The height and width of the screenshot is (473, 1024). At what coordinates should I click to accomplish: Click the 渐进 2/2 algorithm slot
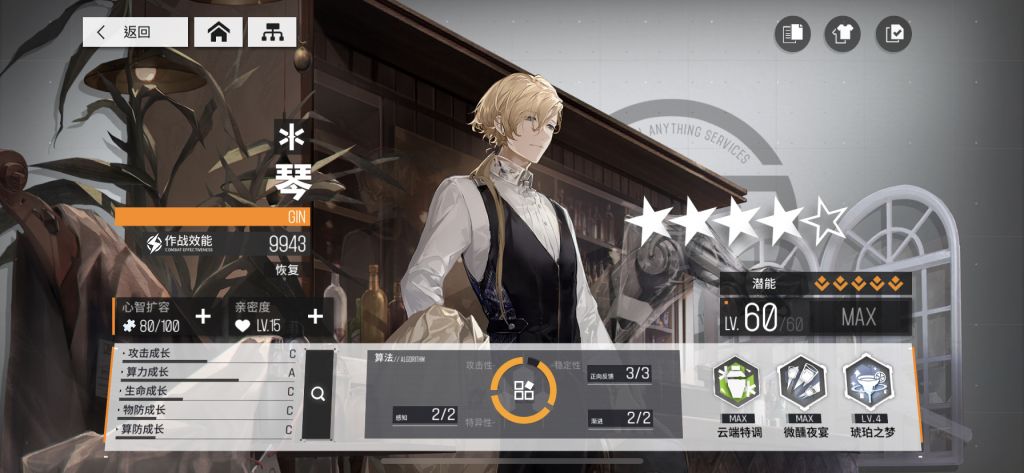click(620, 418)
